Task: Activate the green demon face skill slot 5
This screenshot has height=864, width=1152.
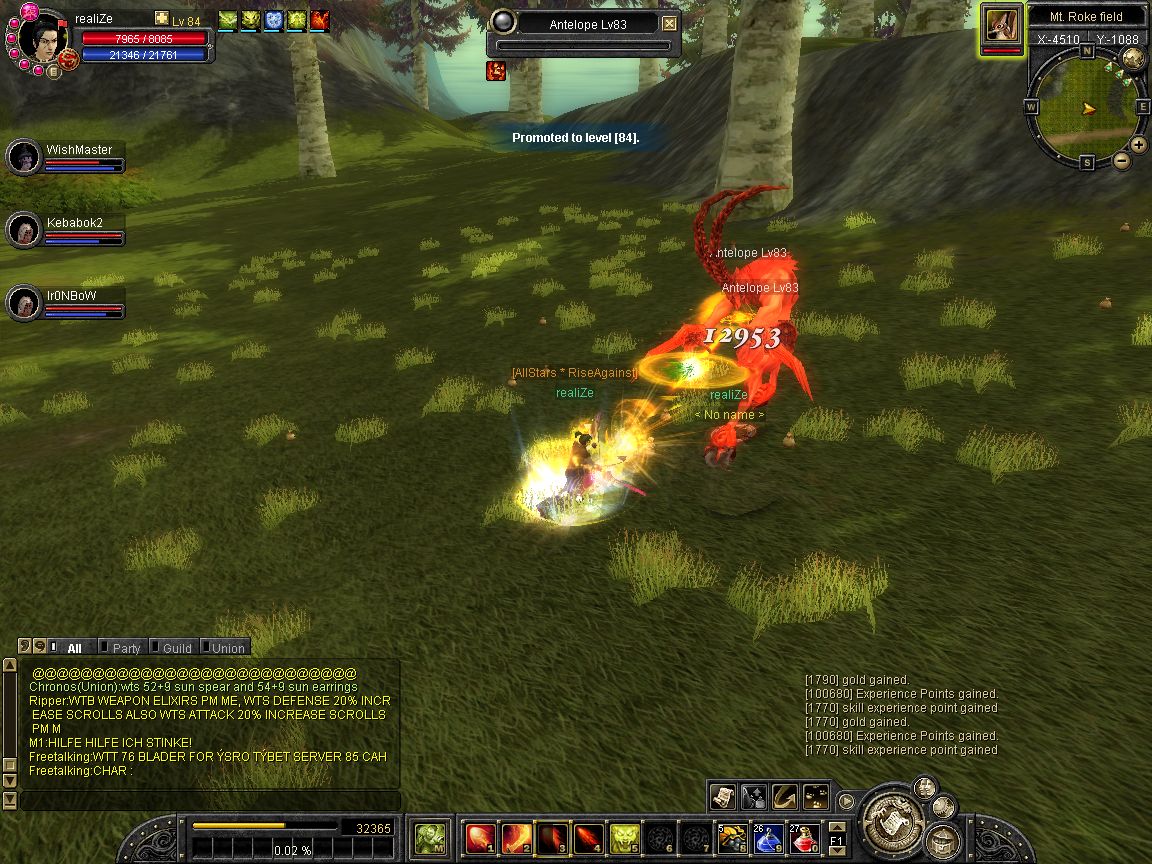Action: tap(625, 838)
